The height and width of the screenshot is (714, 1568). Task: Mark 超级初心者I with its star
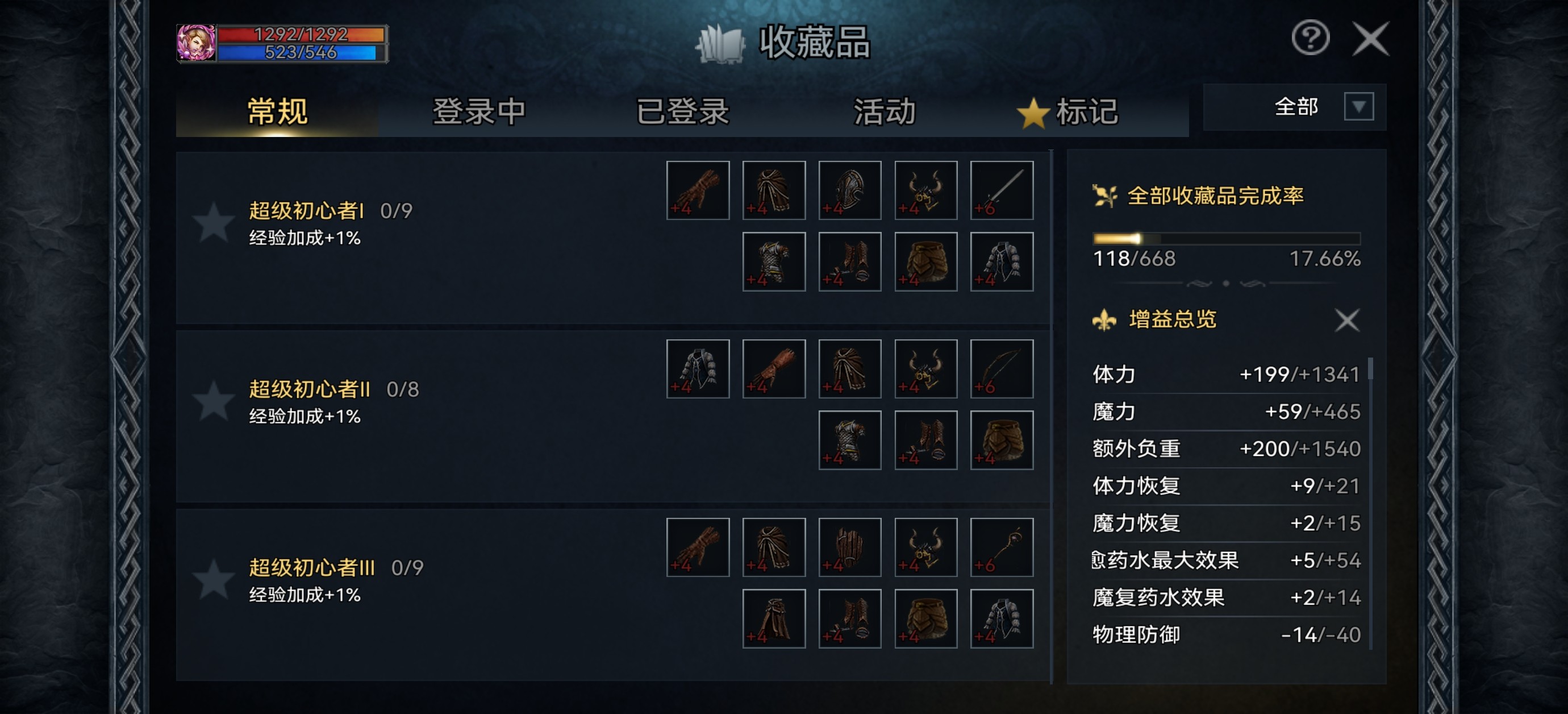click(x=213, y=223)
